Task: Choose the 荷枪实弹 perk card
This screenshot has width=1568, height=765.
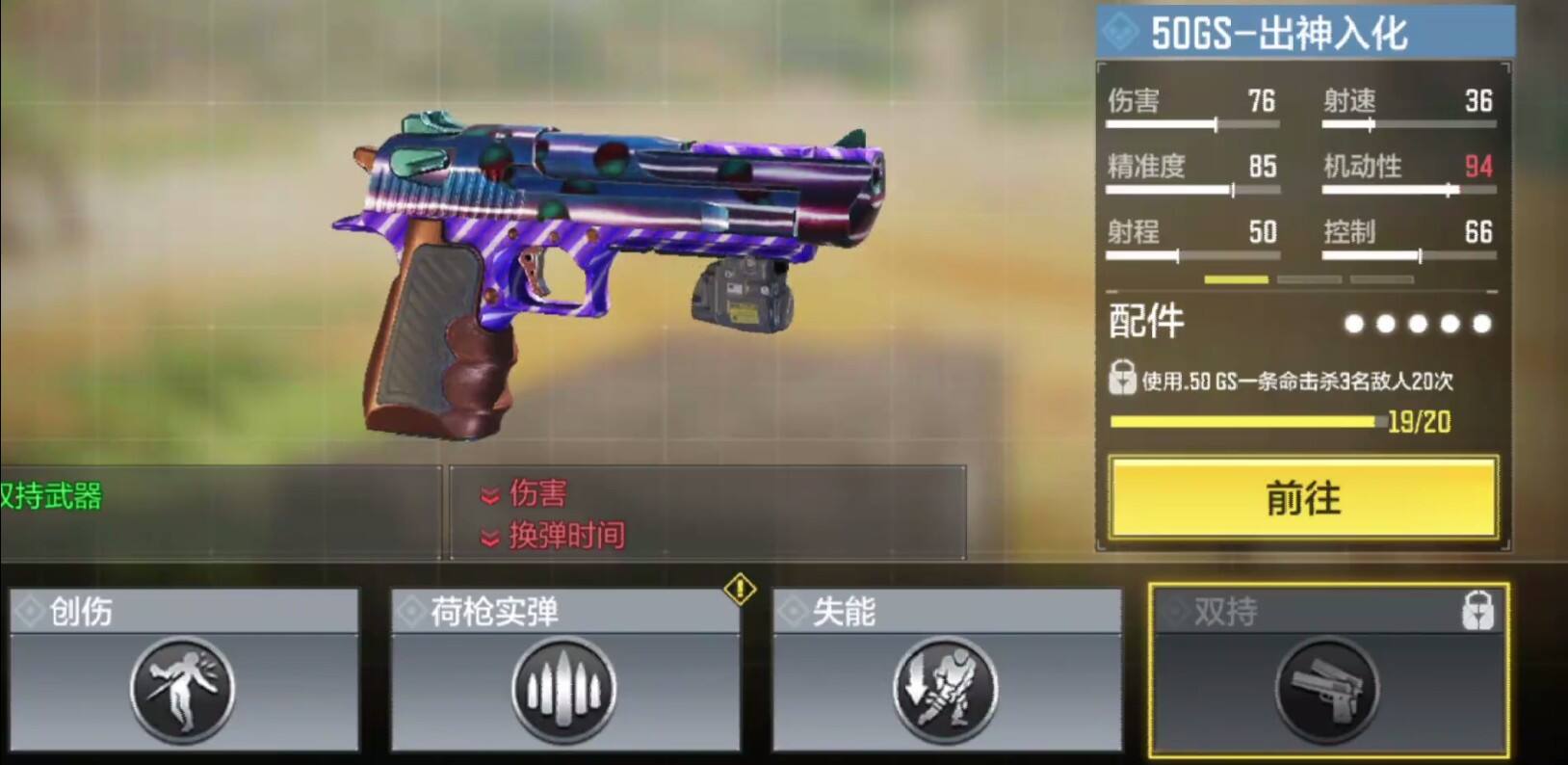Action: pos(564,671)
